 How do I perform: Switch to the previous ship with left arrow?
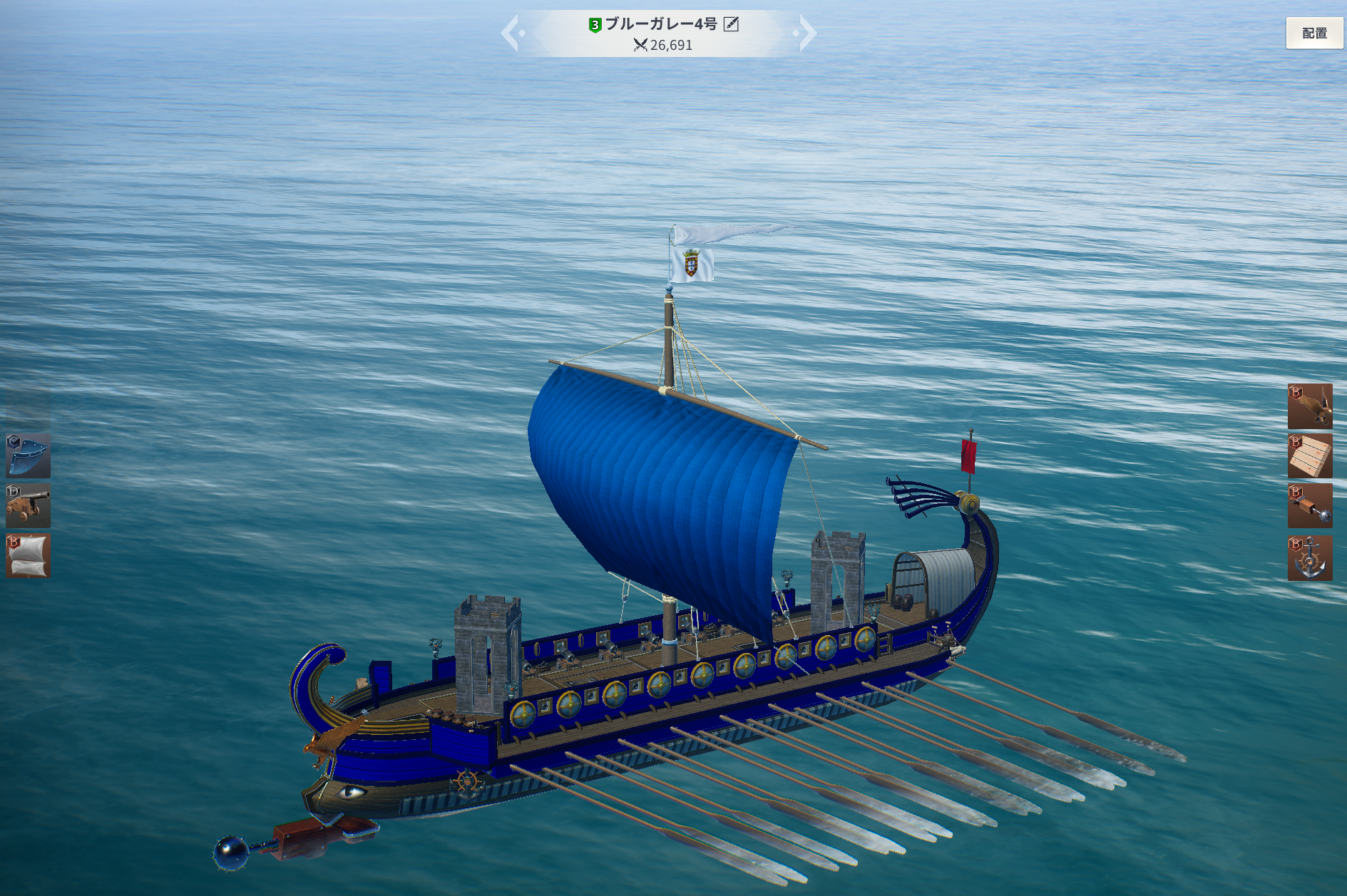coord(511,33)
